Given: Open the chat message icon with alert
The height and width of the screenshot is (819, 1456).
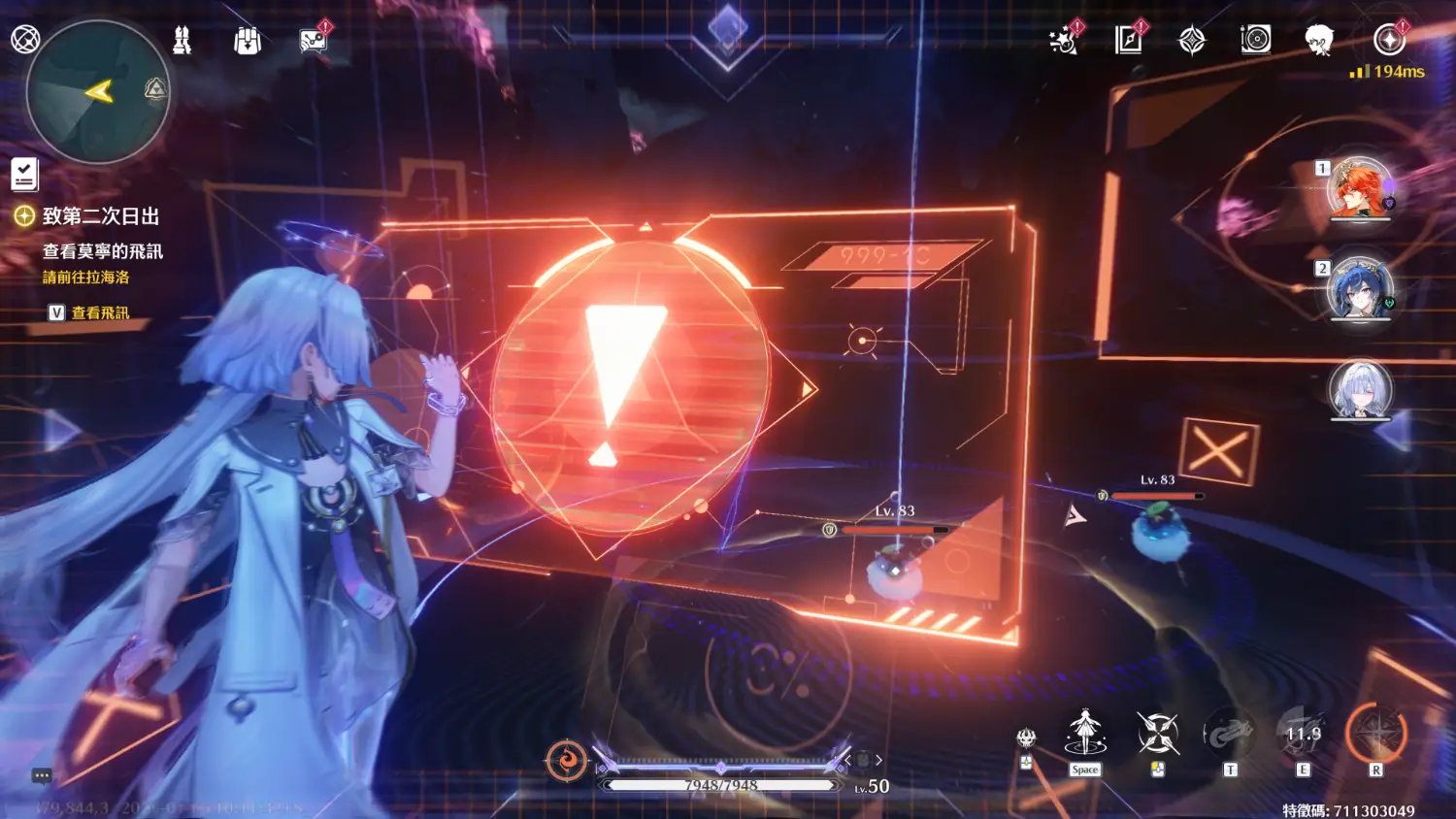Looking at the screenshot, I should pyautogui.click(x=314, y=41).
